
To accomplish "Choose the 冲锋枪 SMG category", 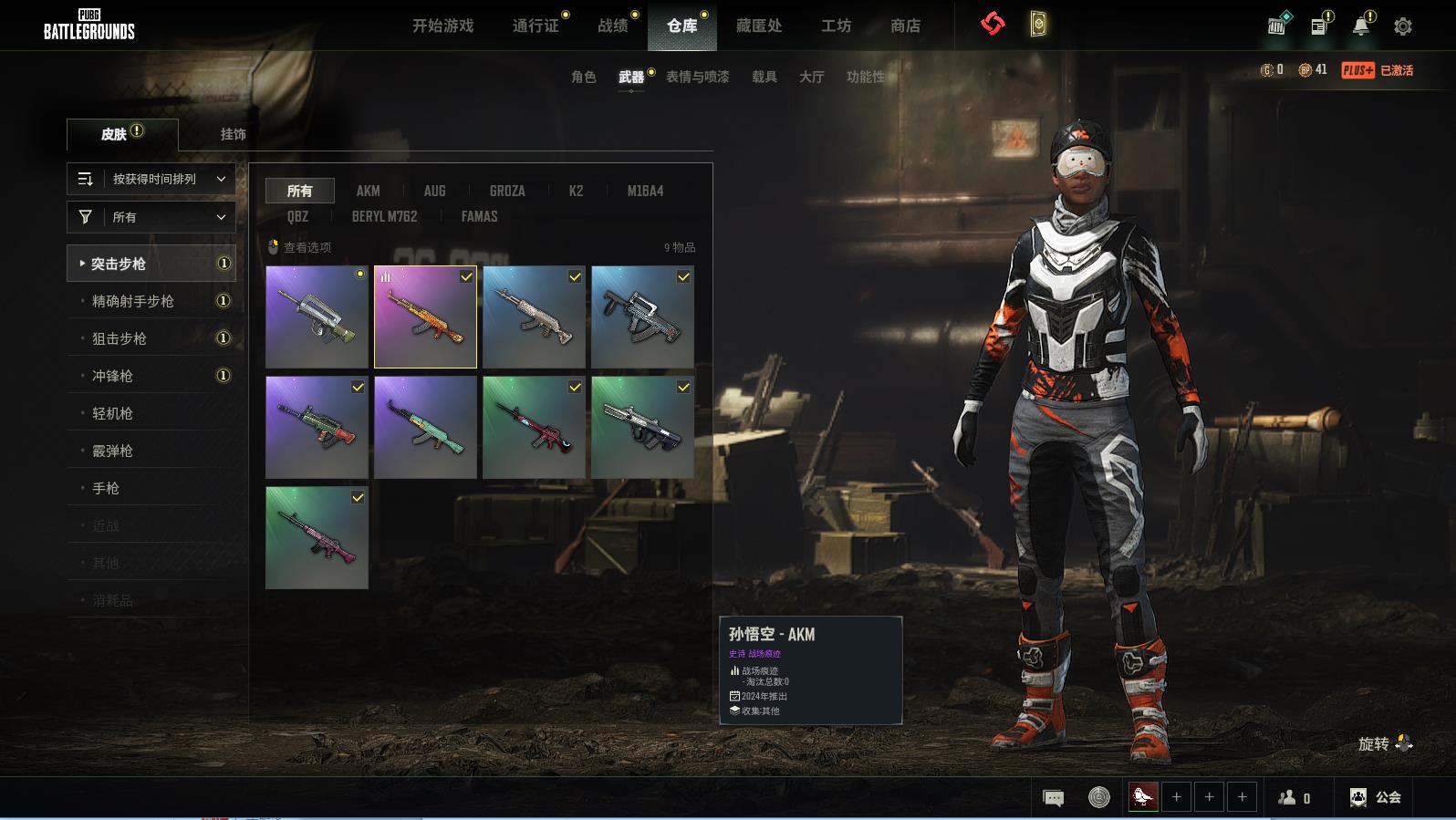I will click(x=112, y=376).
